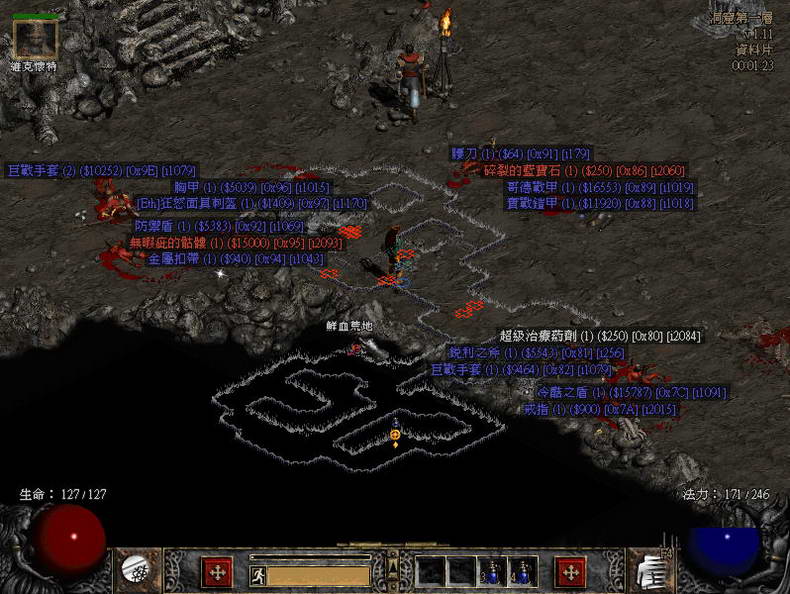Expand the mini panel arrow button
The image size is (790, 594).
[392, 567]
